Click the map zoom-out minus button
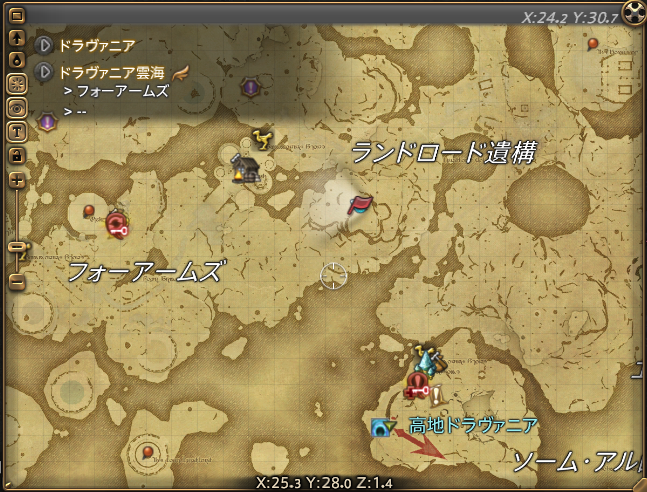This screenshot has width=647, height=492. point(16,280)
